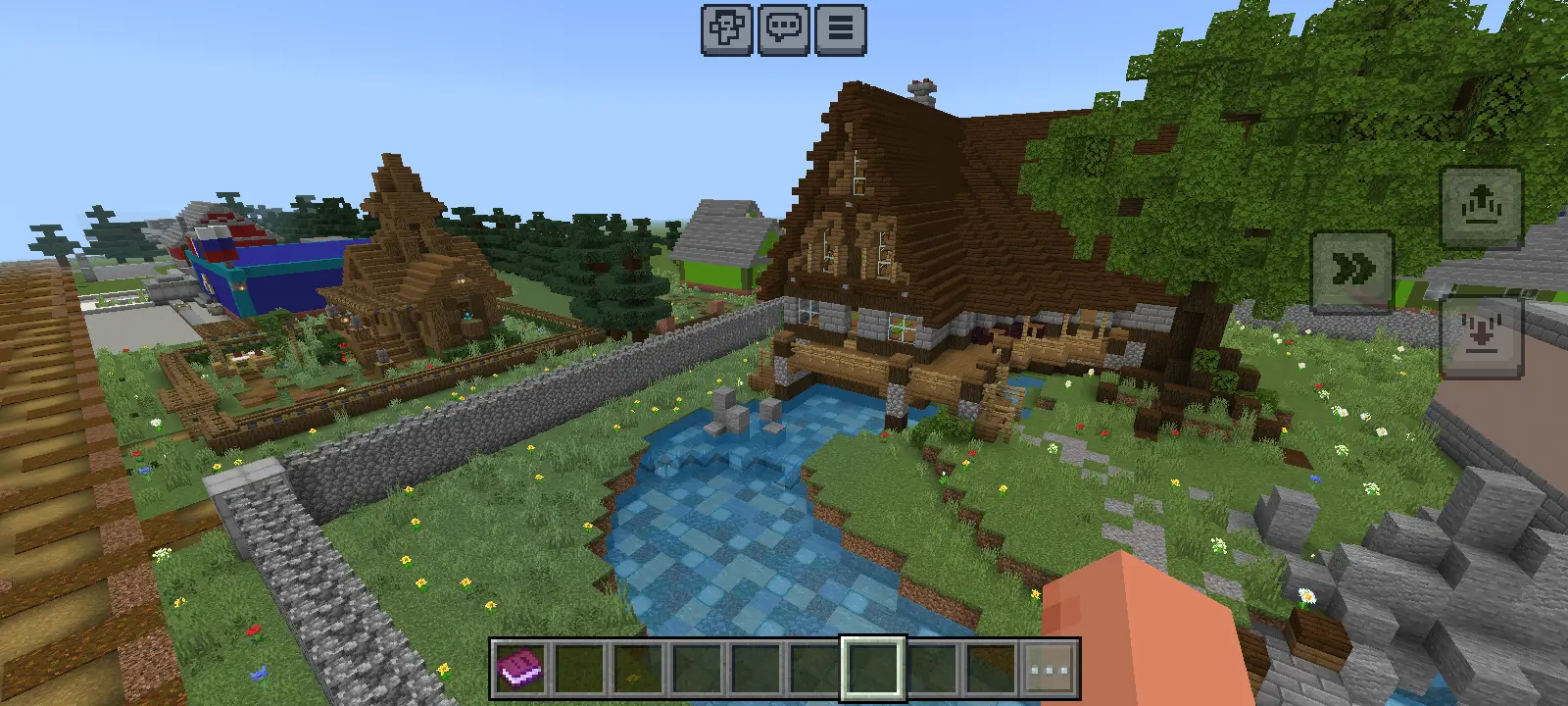
Task: Toggle sprint with the double-arrow button
Action: tap(1352, 270)
